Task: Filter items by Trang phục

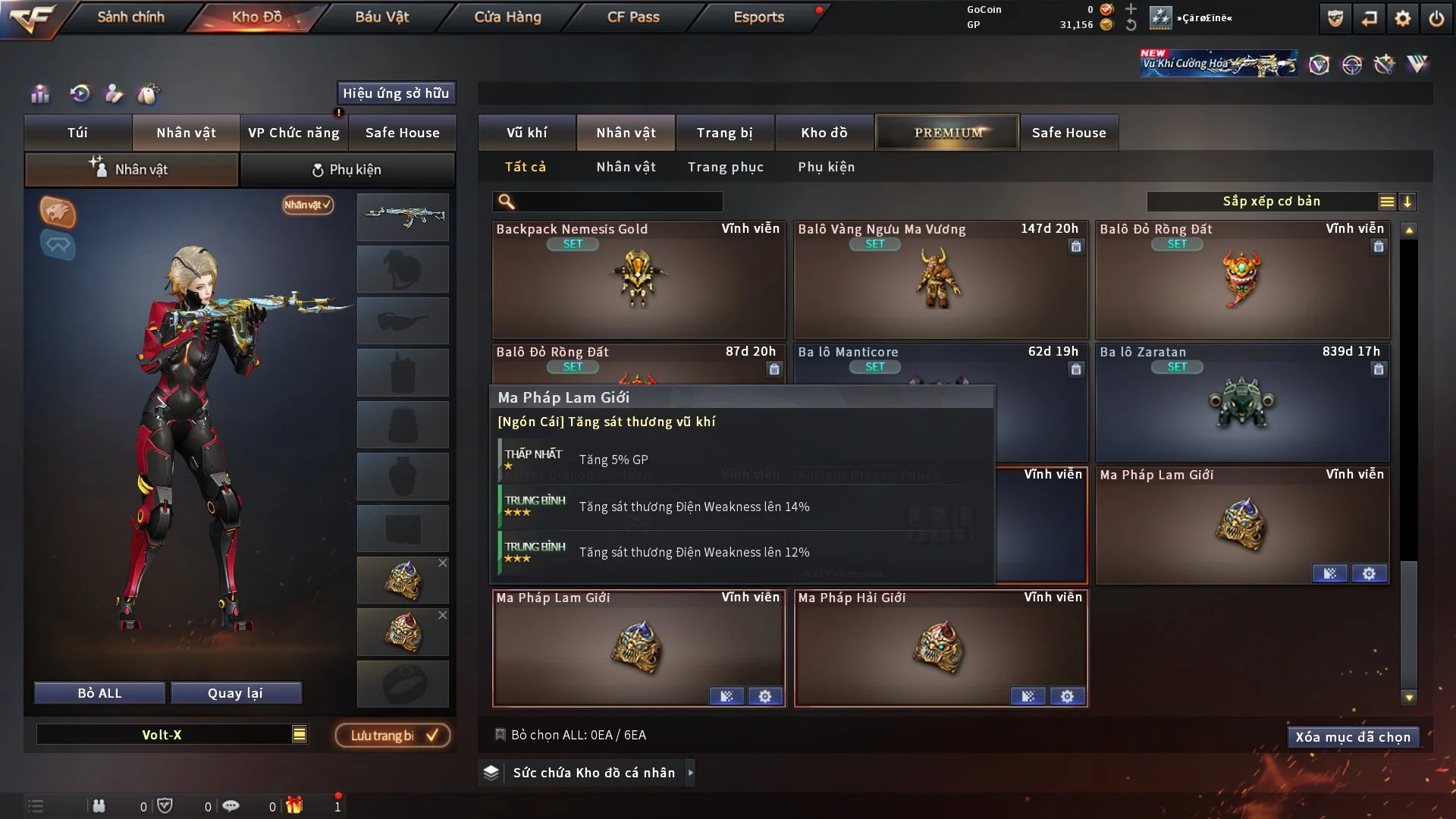Action: [725, 167]
